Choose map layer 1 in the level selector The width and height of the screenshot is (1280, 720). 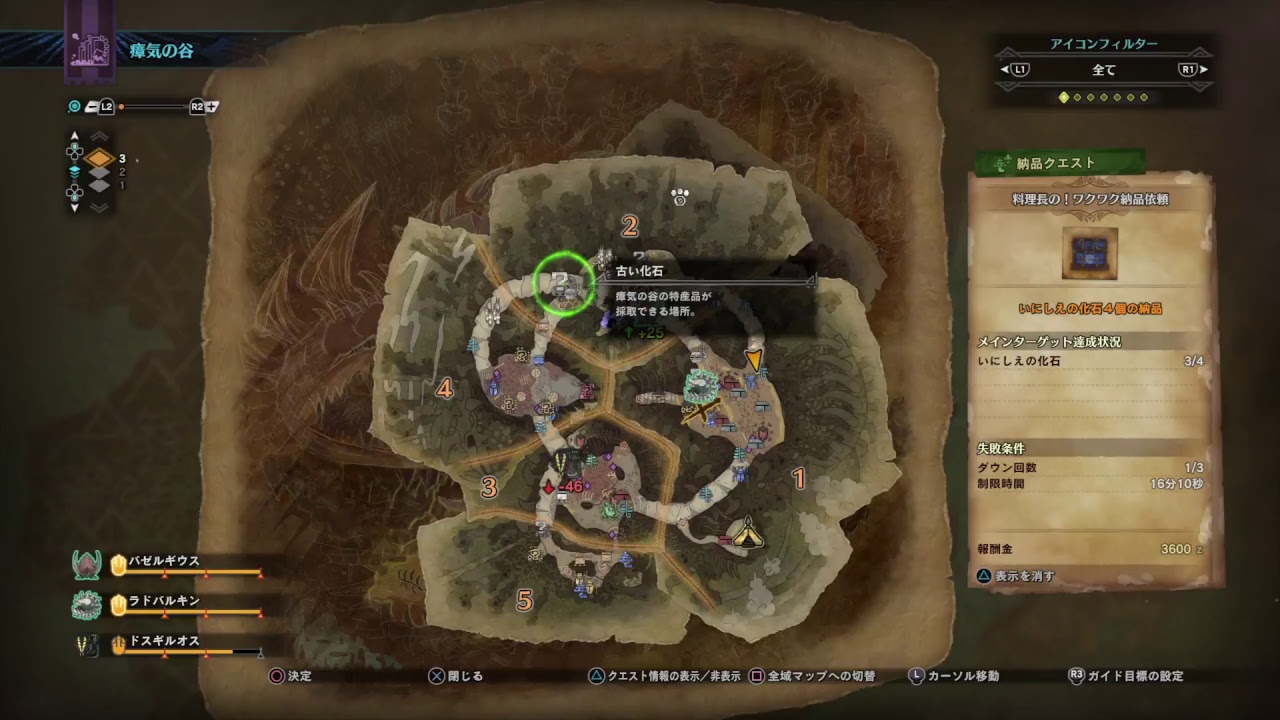(x=100, y=185)
